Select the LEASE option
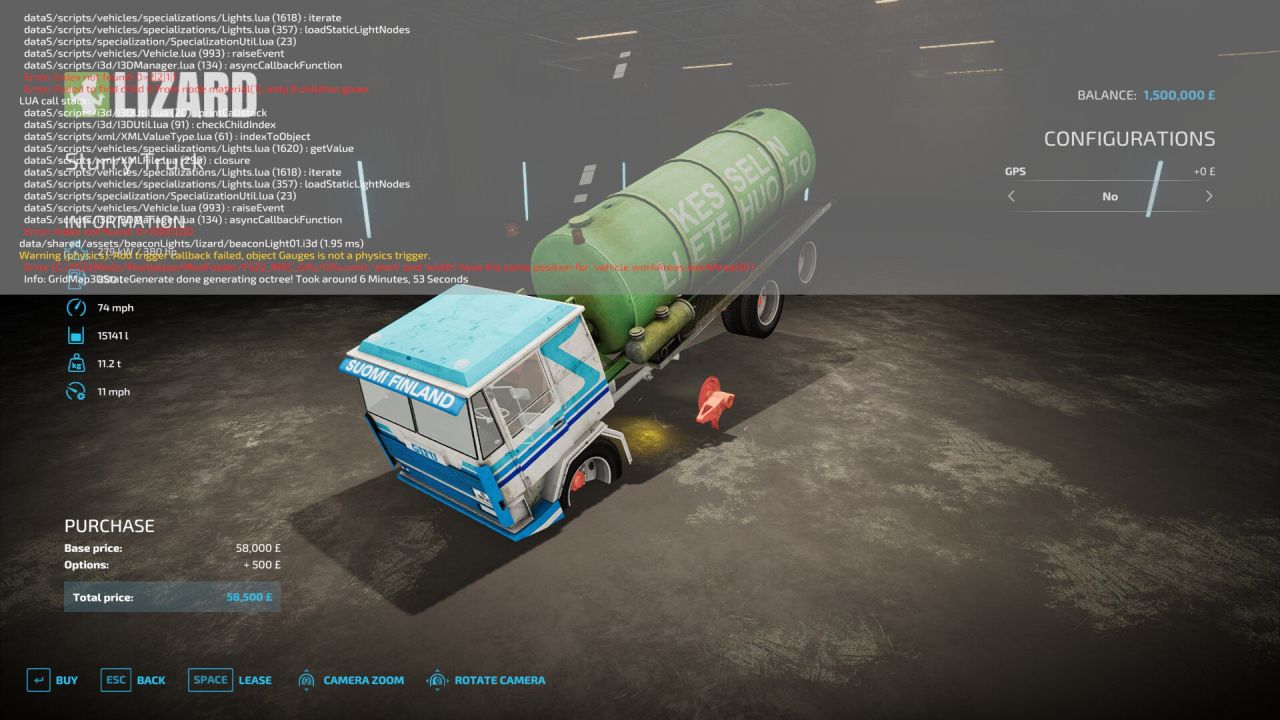This screenshot has width=1280, height=720. [x=255, y=679]
